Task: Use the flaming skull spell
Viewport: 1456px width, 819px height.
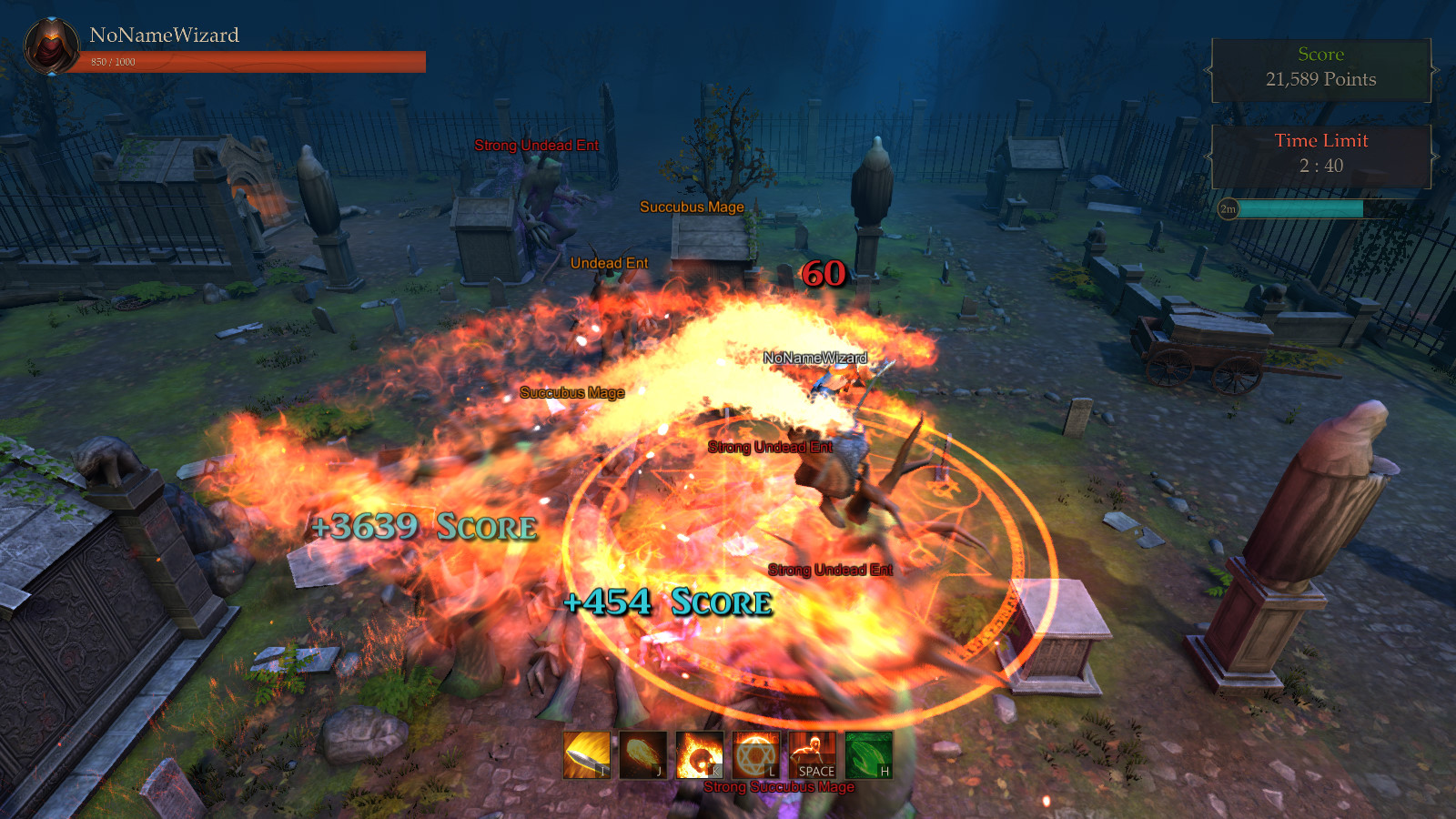Action: tap(699, 755)
